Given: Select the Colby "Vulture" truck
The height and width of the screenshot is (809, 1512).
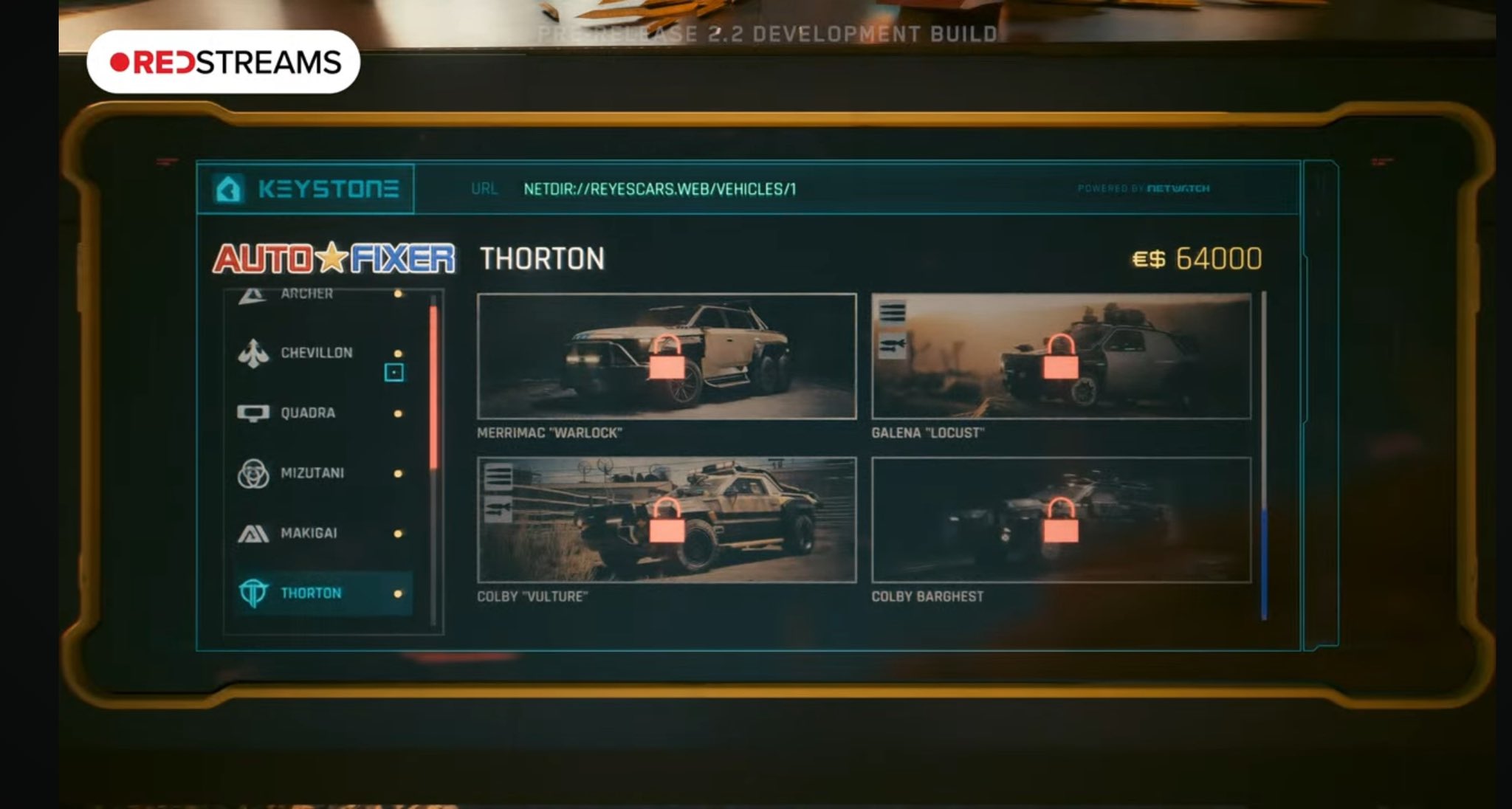Looking at the screenshot, I should 666,520.
